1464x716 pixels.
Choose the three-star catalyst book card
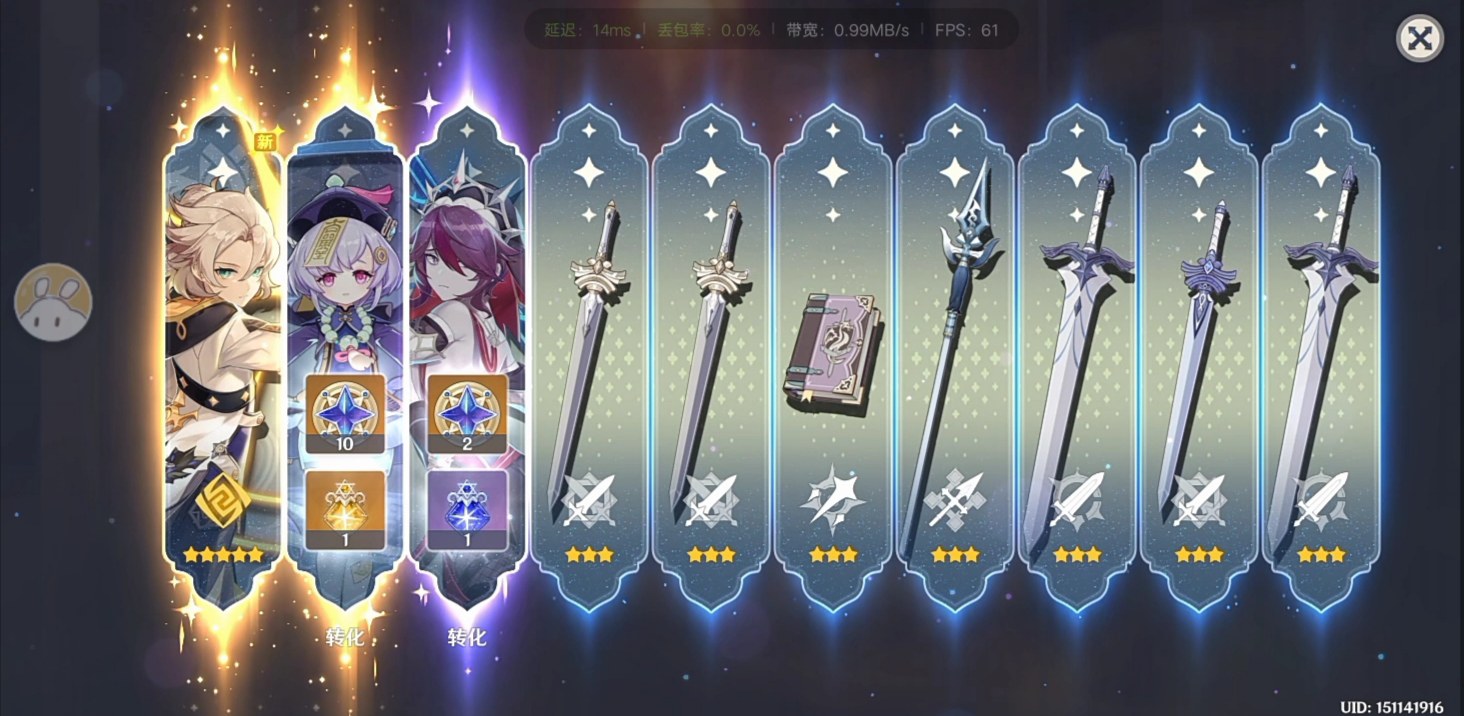pos(833,360)
